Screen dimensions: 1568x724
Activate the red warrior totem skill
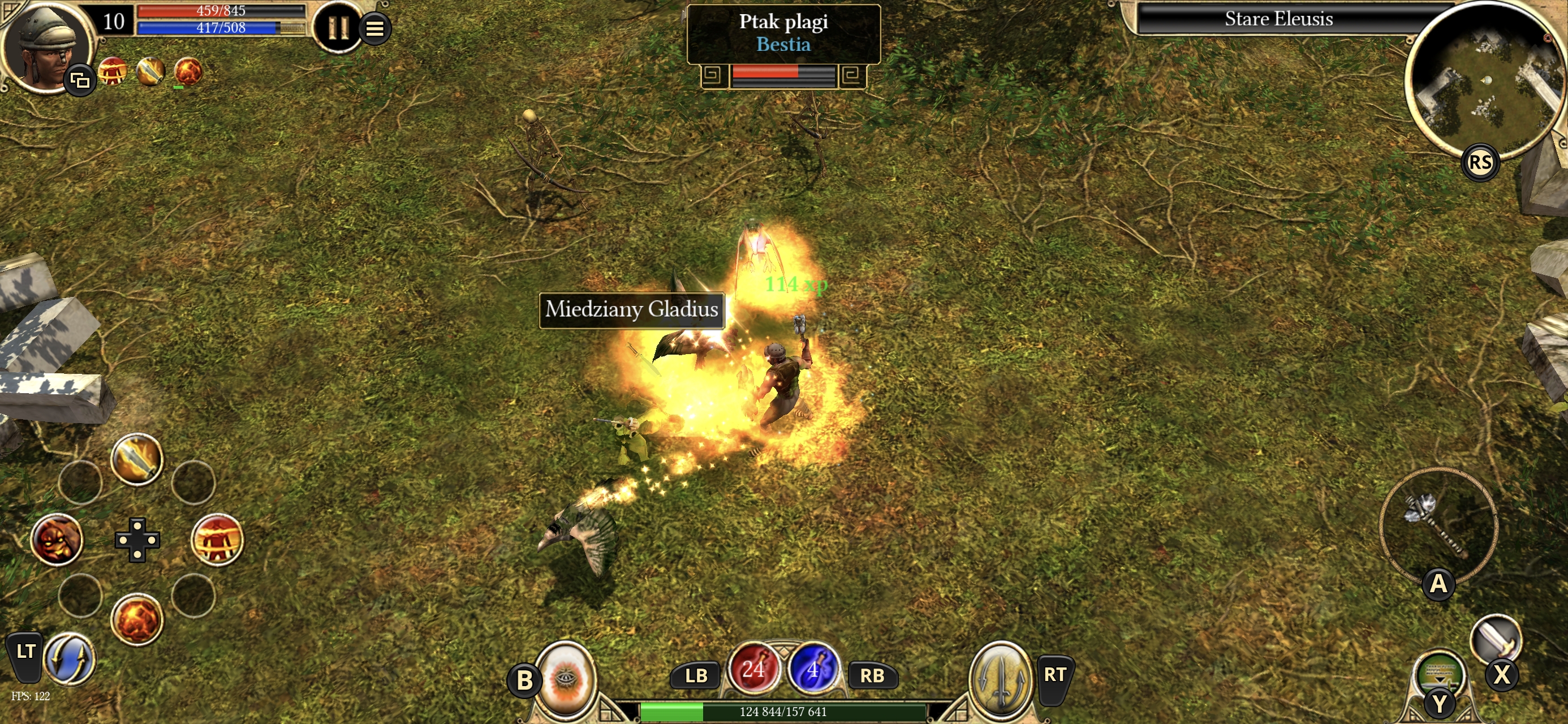tap(217, 540)
